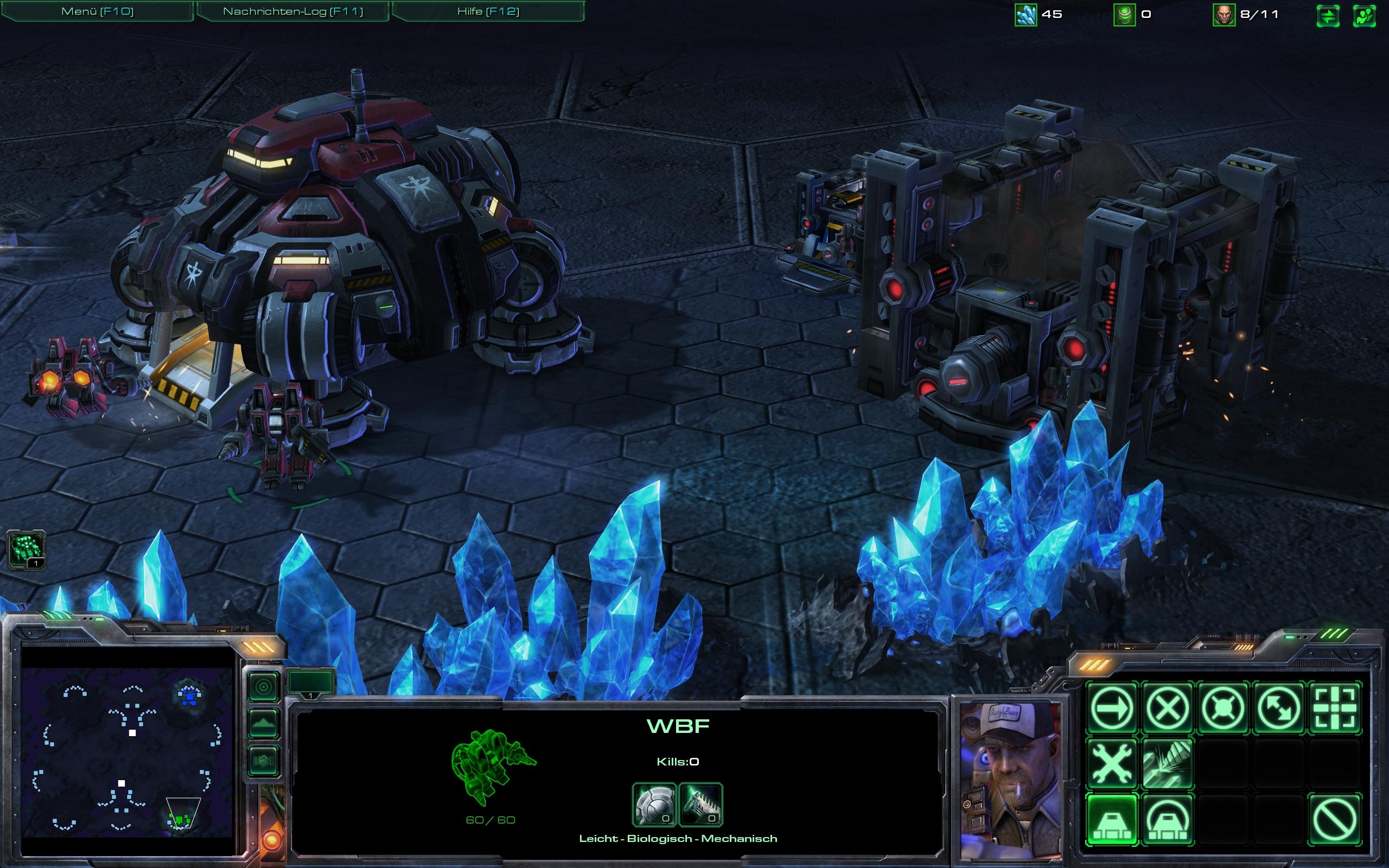1389x868 pixels.
Task: Activate the Stop command
Action: tap(1168, 708)
